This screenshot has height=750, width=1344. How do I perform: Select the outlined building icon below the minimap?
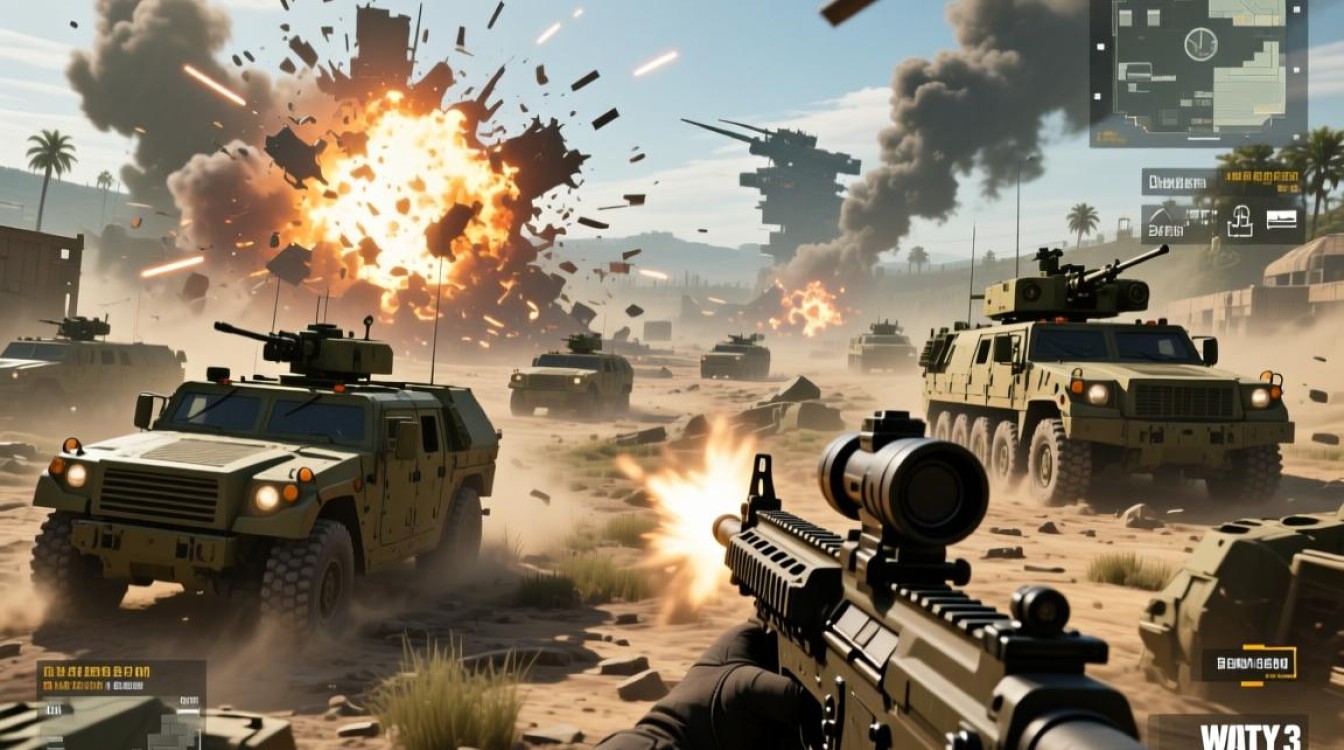click(1241, 220)
